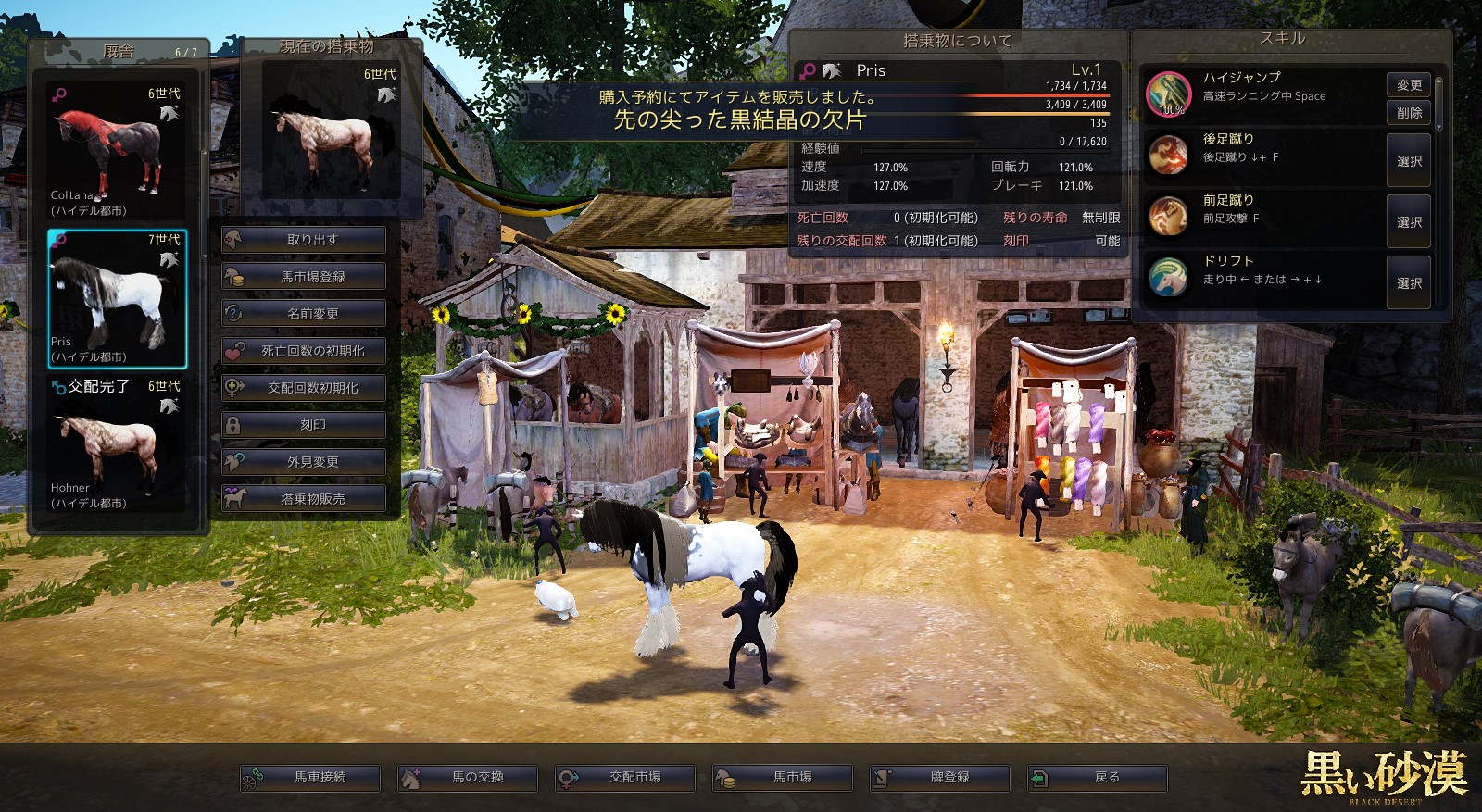Open the 馬車接続 carriage link menu
1482x812 pixels.
(310, 778)
